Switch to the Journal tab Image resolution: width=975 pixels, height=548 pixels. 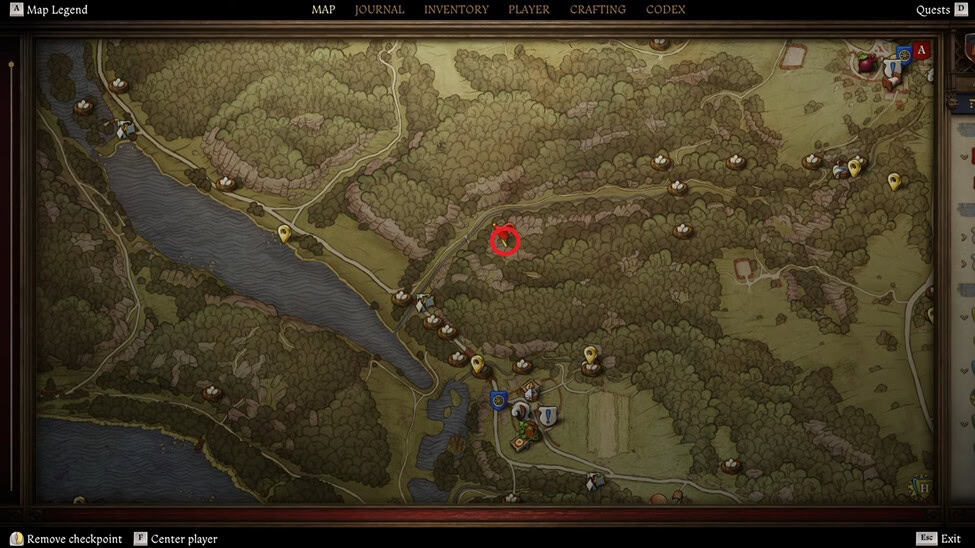coord(380,10)
